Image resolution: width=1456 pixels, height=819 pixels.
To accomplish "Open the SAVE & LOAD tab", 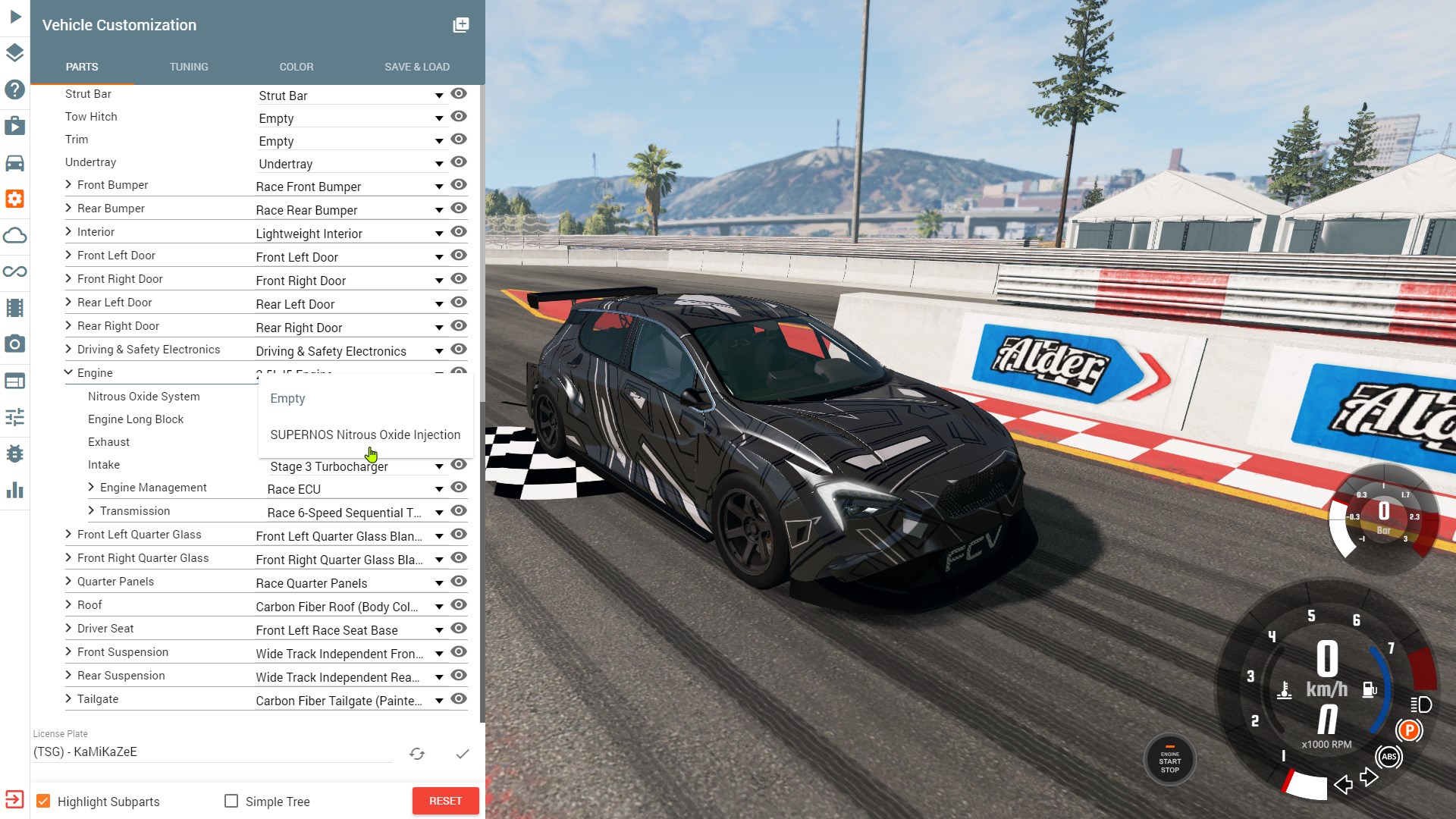I will coord(416,67).
